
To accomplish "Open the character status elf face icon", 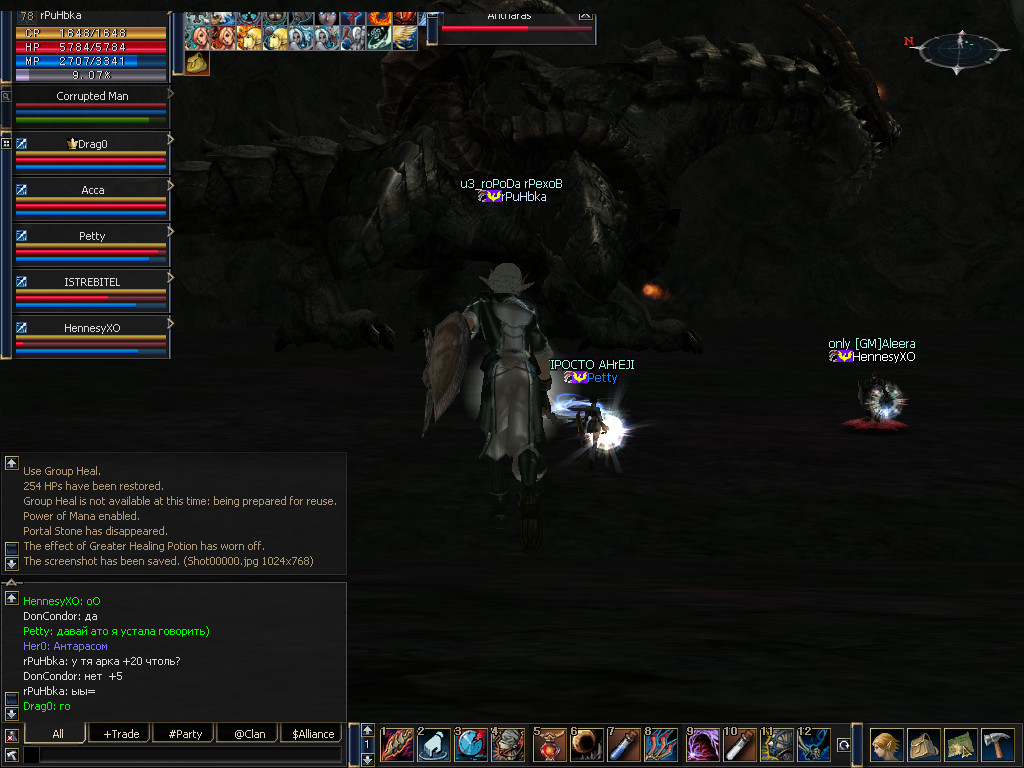I will coord(886,745).
